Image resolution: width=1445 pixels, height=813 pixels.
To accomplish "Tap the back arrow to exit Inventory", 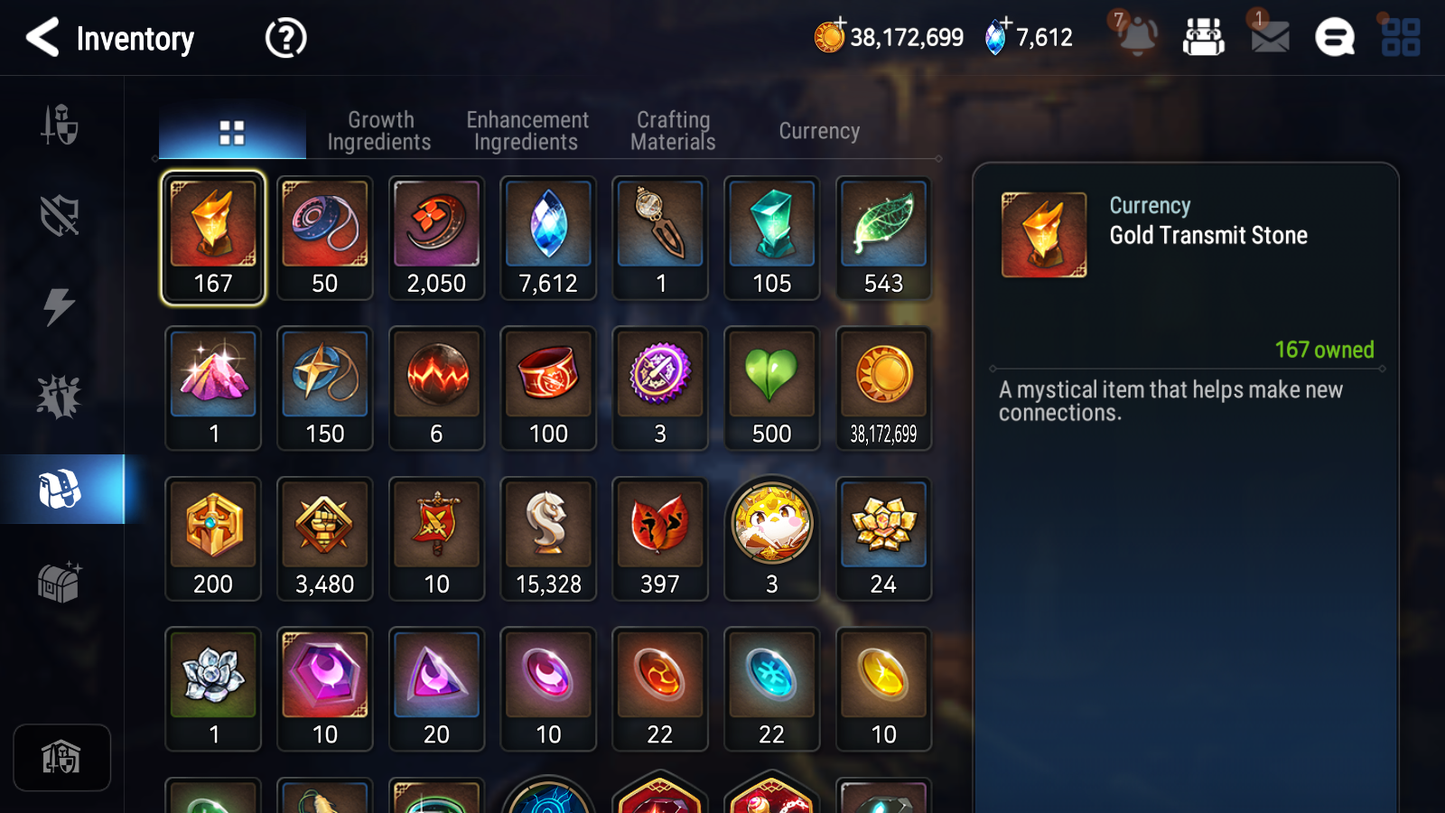I will click(42, 37).
